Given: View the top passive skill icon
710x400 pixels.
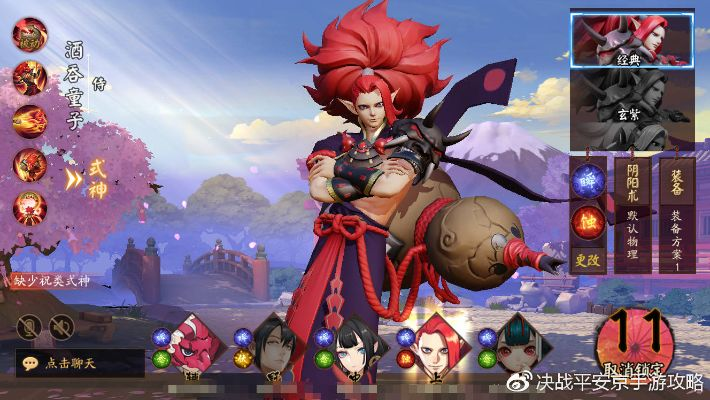Looking at the screenshot, I should point(29,33).
